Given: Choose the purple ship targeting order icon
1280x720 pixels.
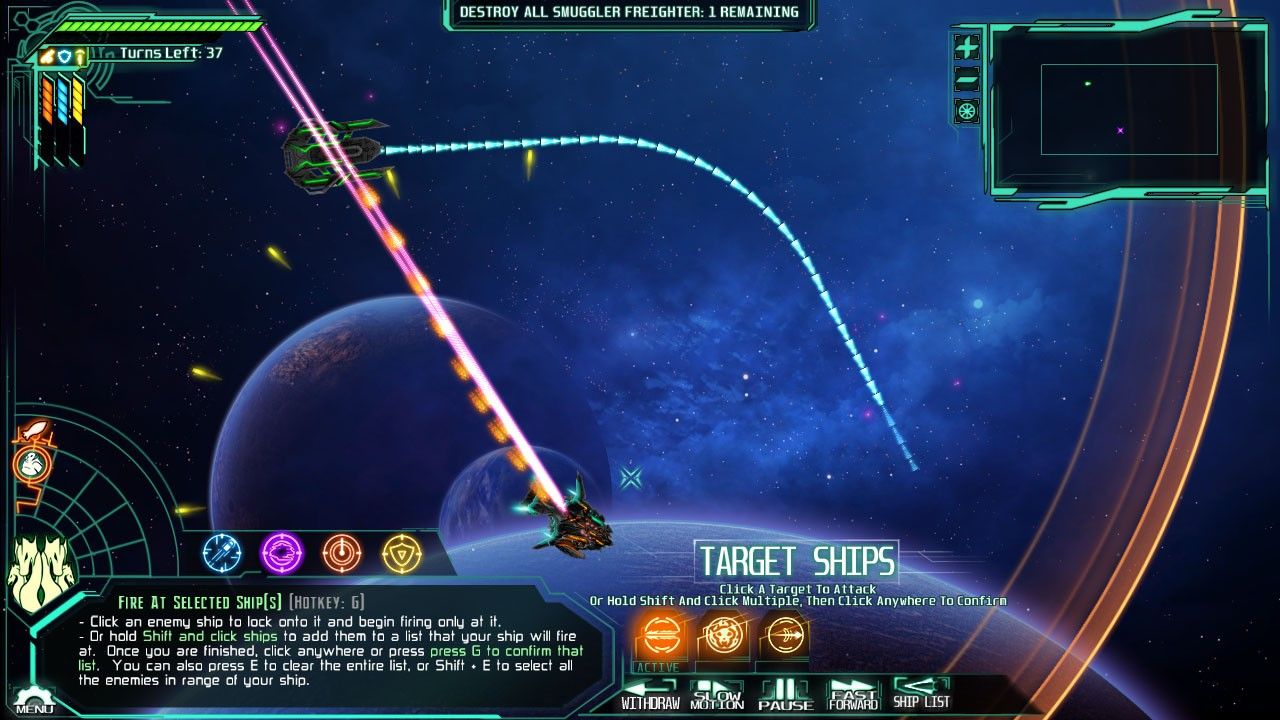Looking at the screenshot, I should tap(282, 552).
